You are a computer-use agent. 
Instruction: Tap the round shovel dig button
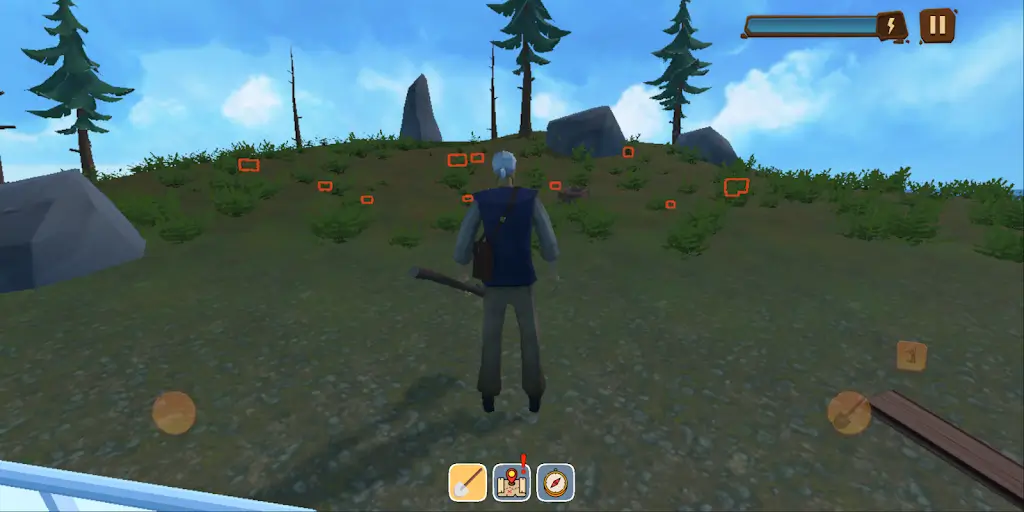(x=849, y=412)
